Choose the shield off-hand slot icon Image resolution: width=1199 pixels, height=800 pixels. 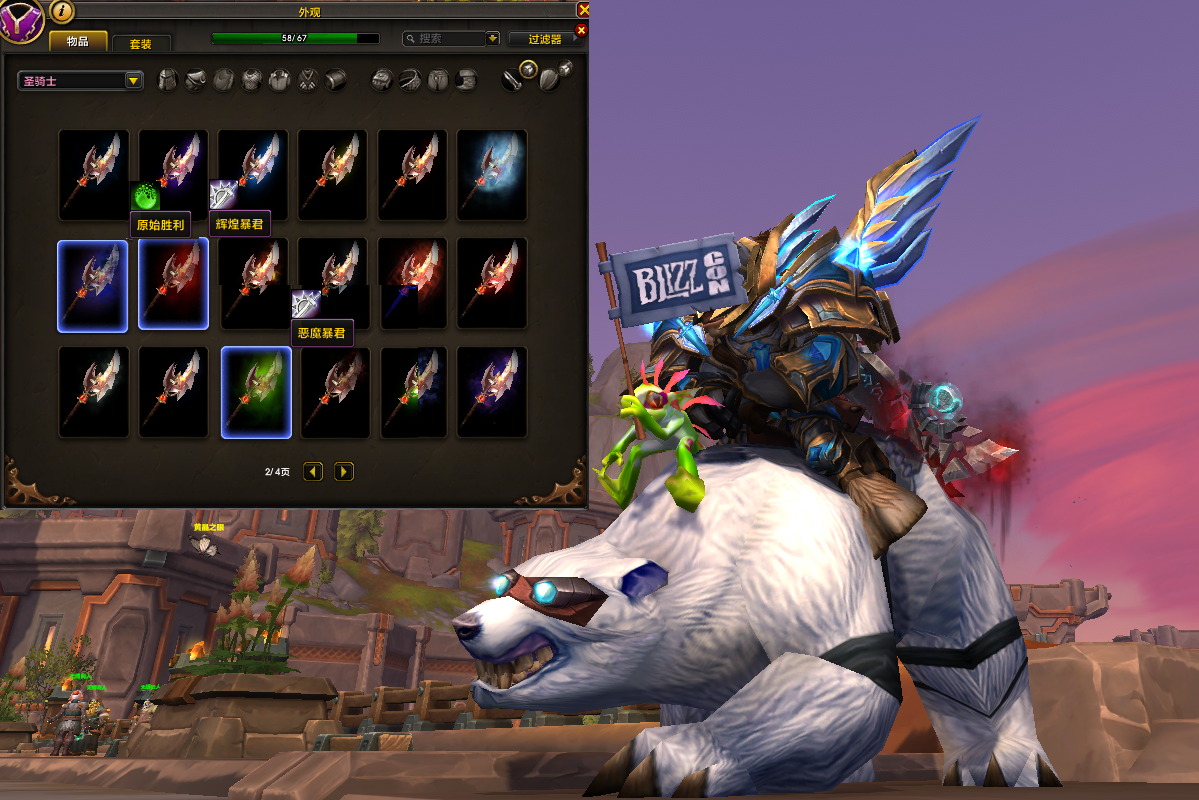(550, 79)
